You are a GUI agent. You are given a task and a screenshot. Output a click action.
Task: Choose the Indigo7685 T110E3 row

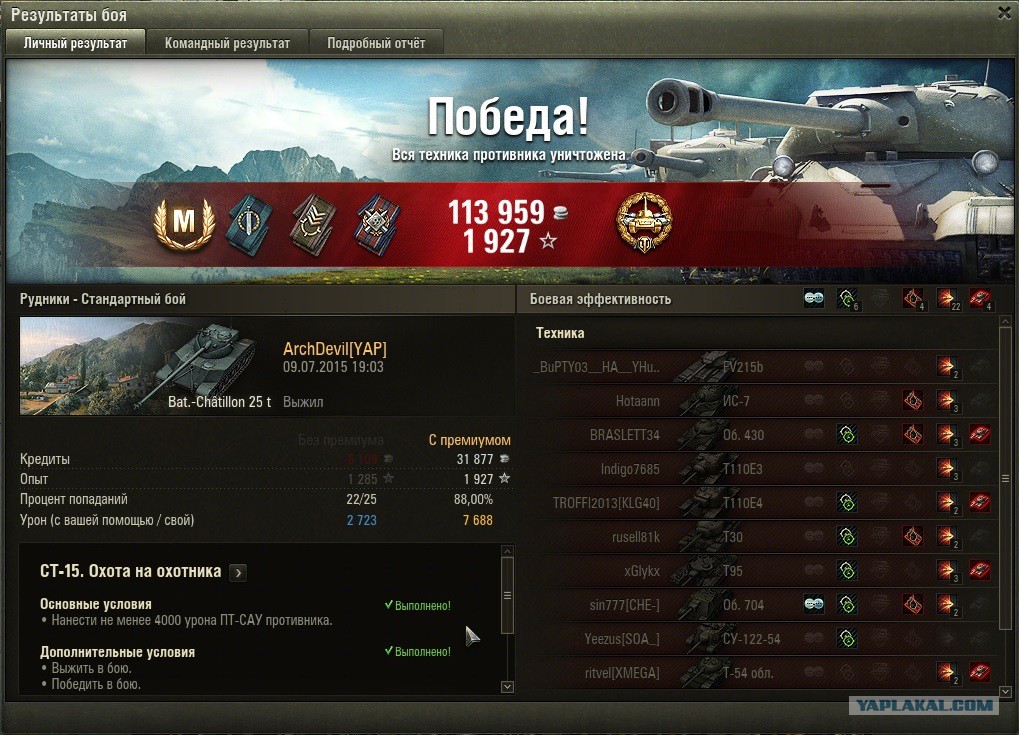[x=760, y=468]
